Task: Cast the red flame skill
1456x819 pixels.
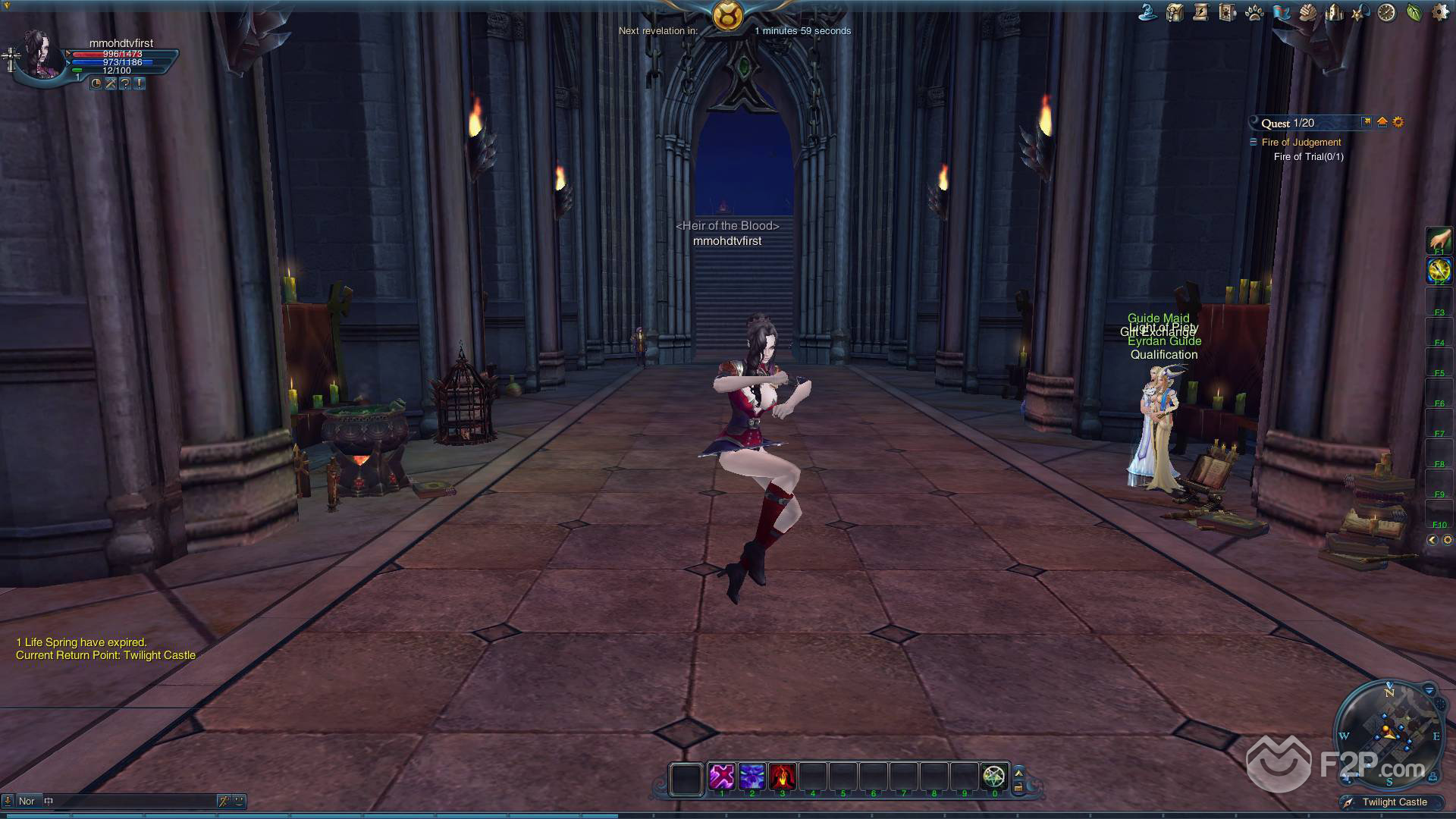Action: (782, 777)
